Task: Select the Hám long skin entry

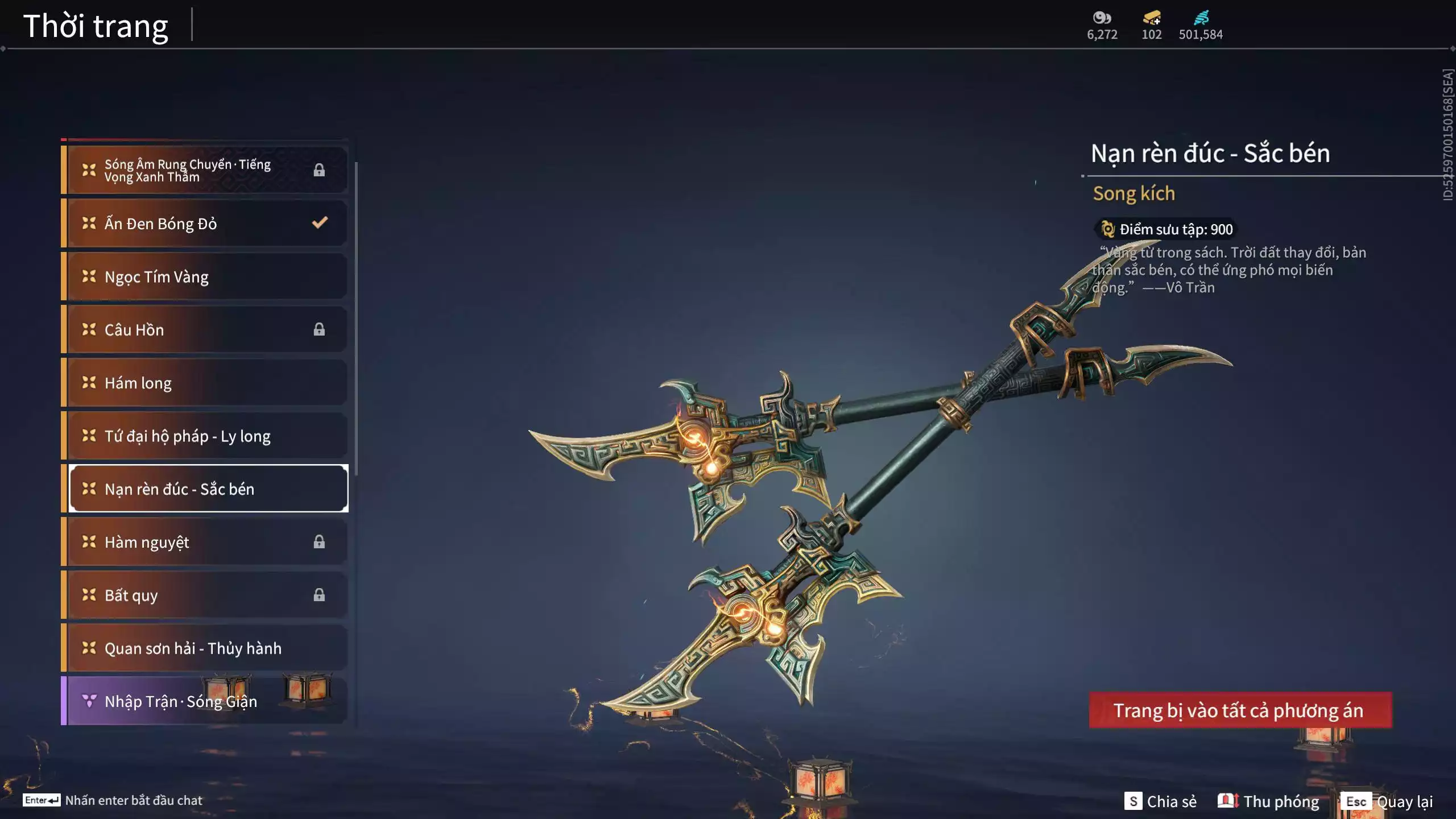Action: tap(205, 383)
